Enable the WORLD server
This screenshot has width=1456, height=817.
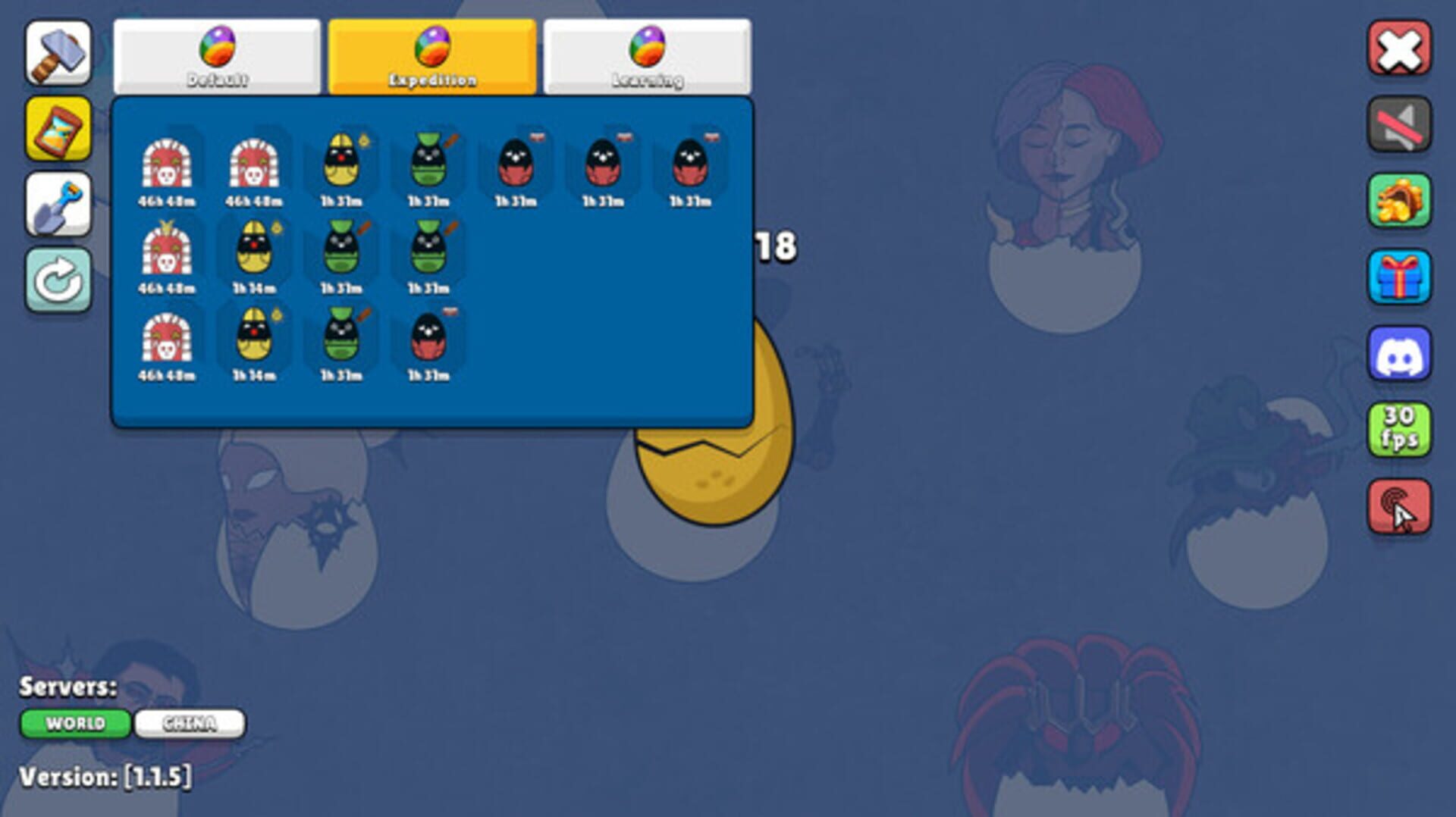pos(76,724)
